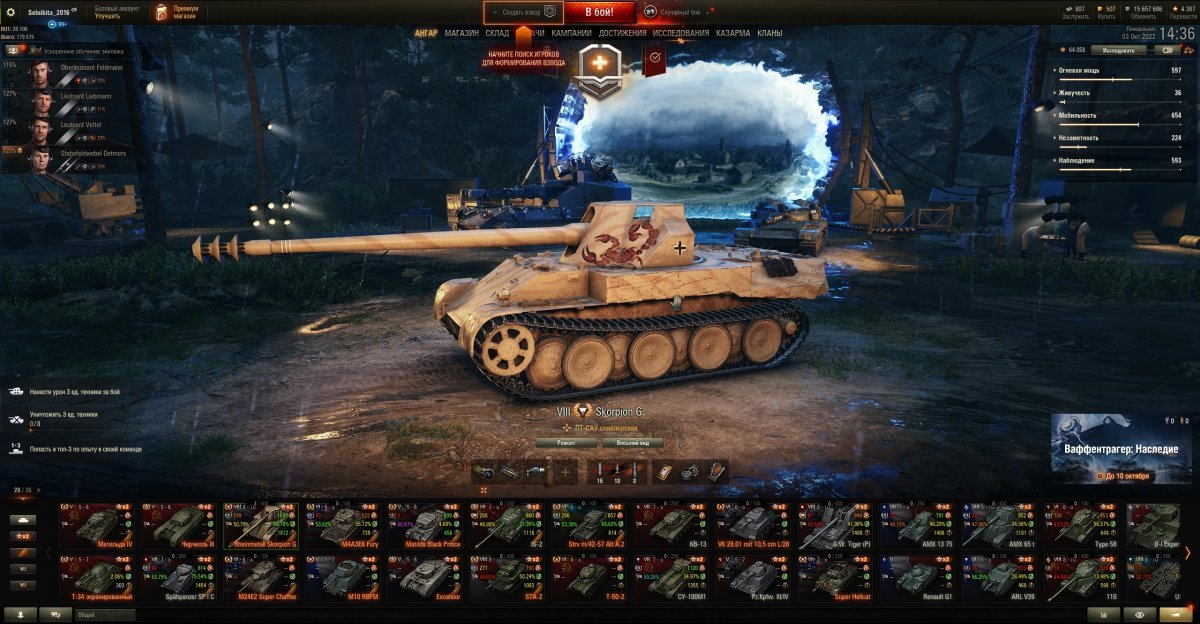Screen dimensions: 1200x624
Task: Open the «Премиум магазин» shop
Action: (x=178, y=12)
